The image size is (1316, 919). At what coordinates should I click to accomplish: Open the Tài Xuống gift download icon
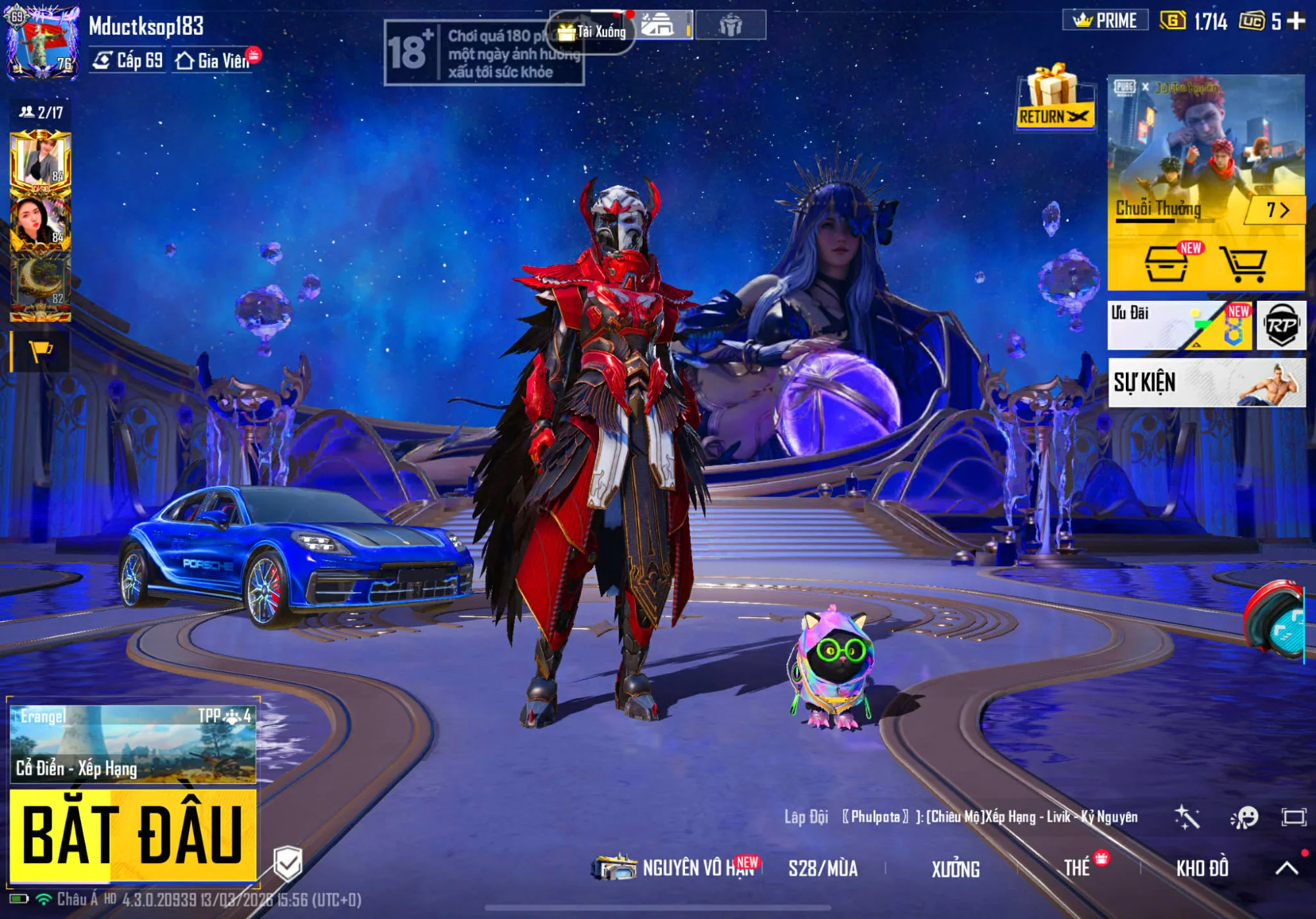tap(591, 32)
